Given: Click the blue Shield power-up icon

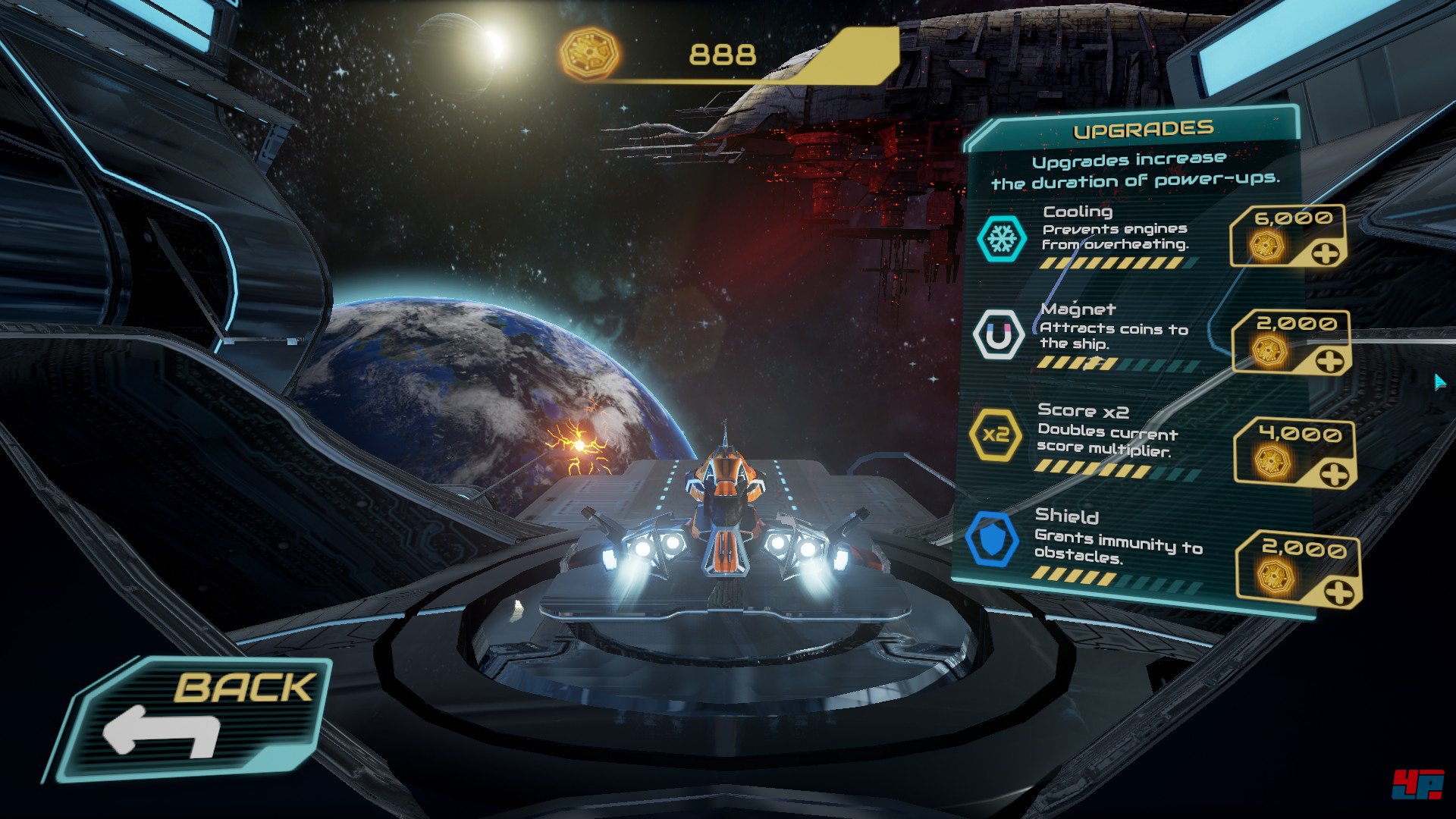Looking at the screenshot, I should pos(992,539).
